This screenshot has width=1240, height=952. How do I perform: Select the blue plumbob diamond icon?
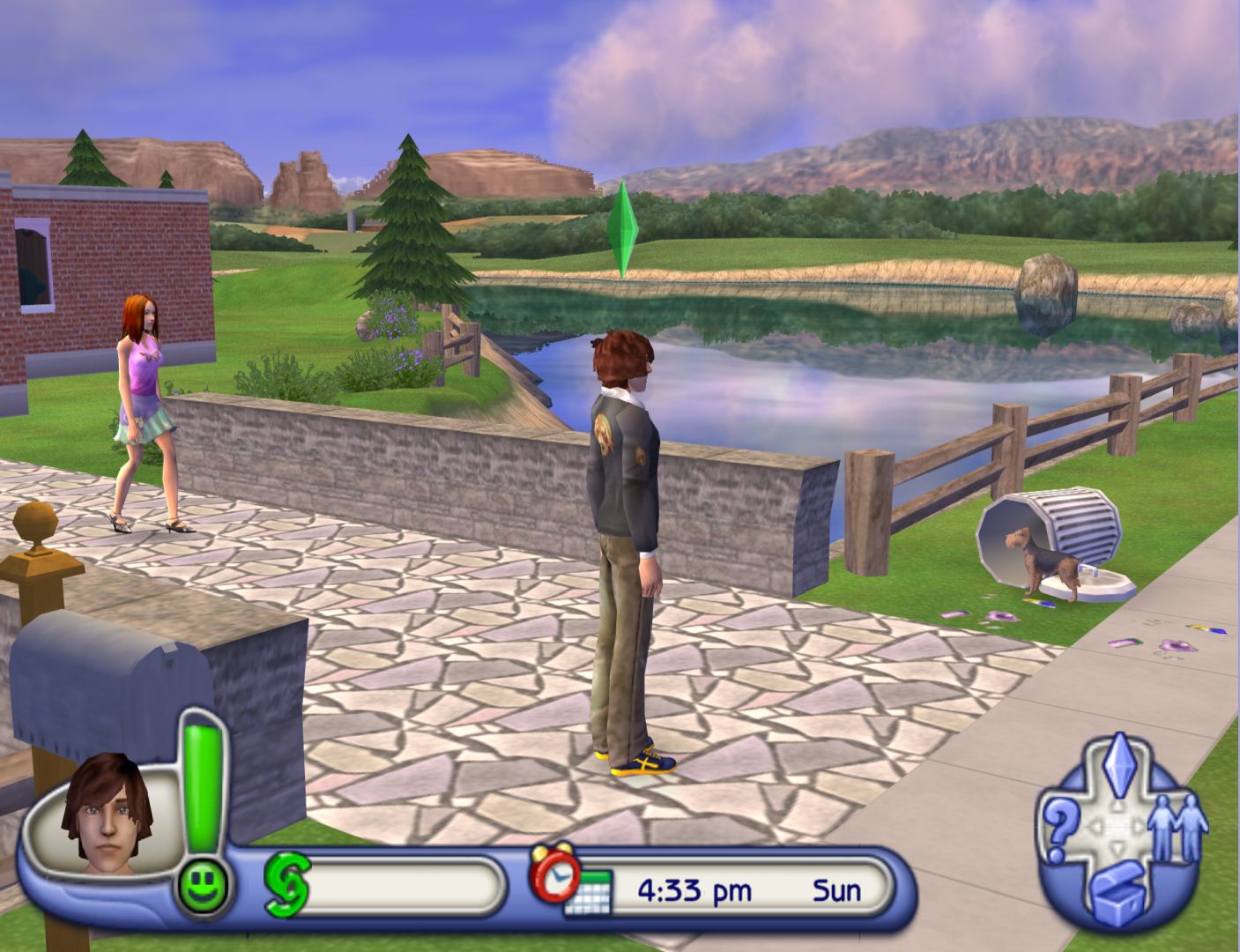tap(1117, 759)
